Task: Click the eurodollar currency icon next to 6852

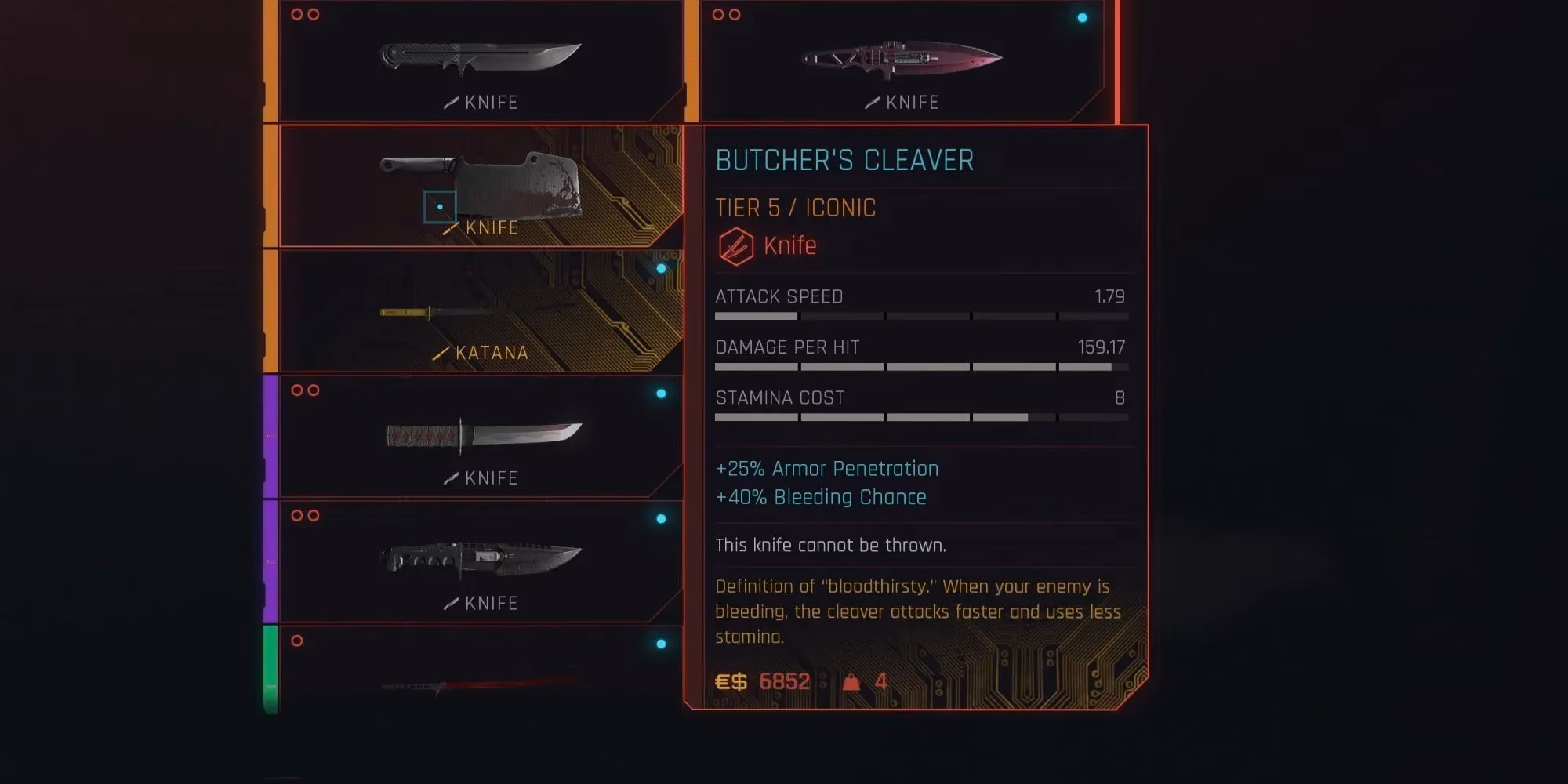Action: (x=730, y=681)
